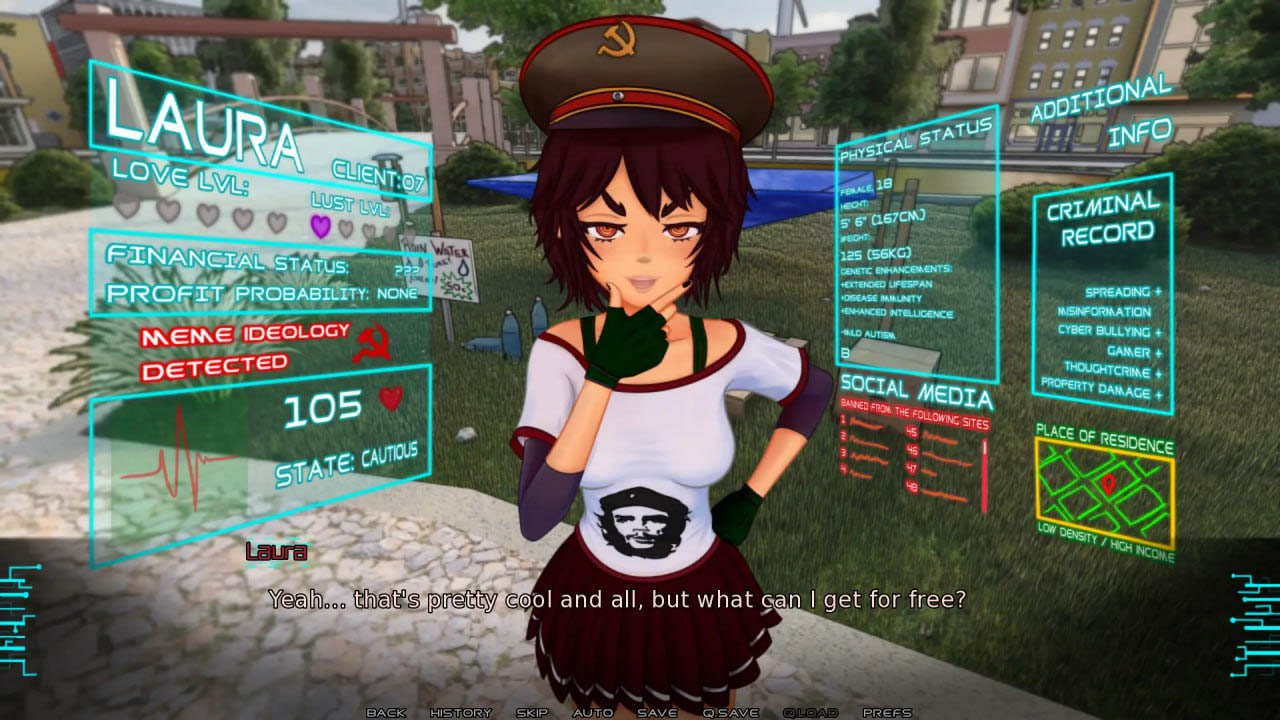
Task: Activate Skip to fast-forward dialogue
Action: (532, 712)
